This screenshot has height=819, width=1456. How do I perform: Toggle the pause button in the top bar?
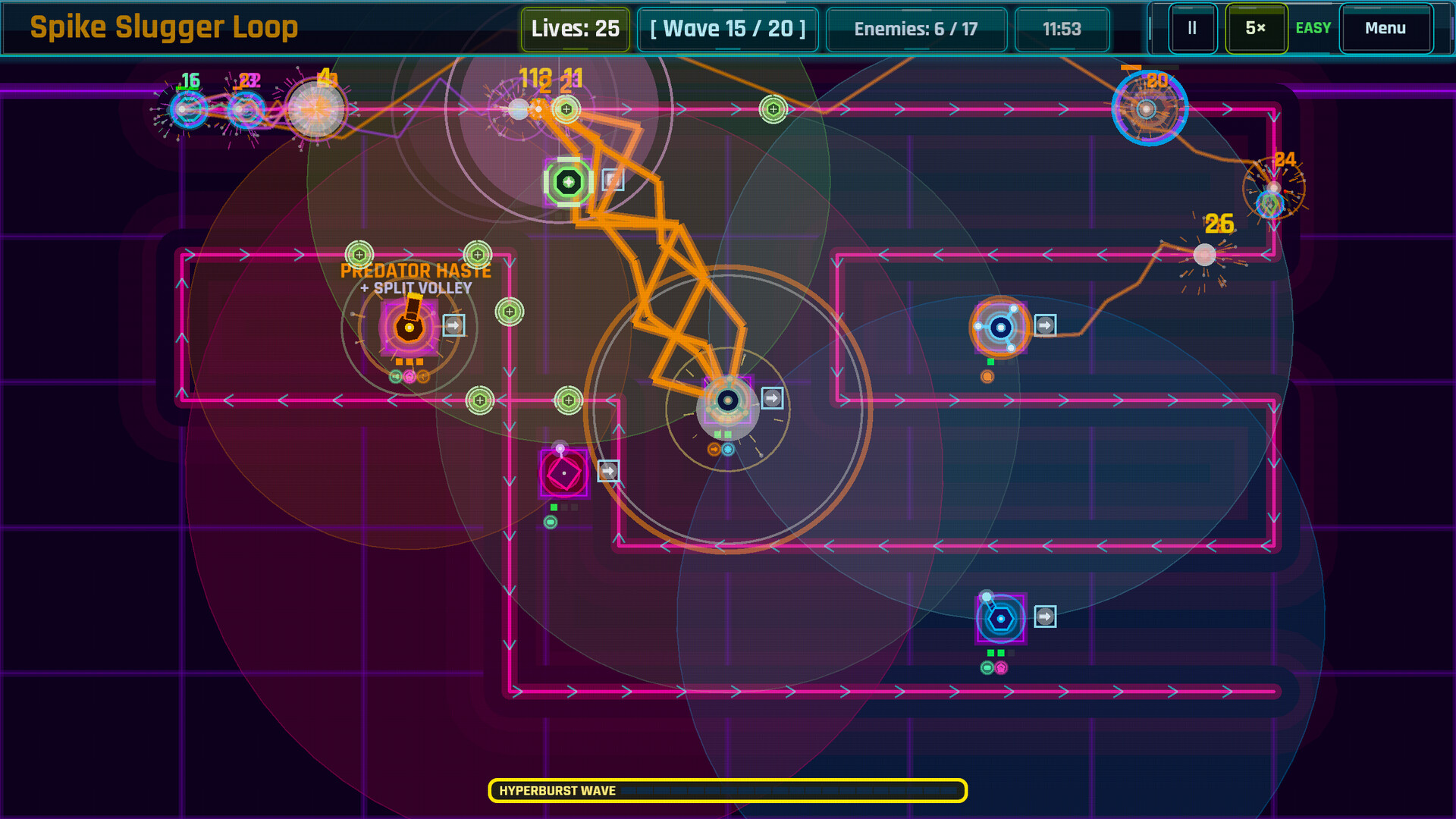(1191, 29)
